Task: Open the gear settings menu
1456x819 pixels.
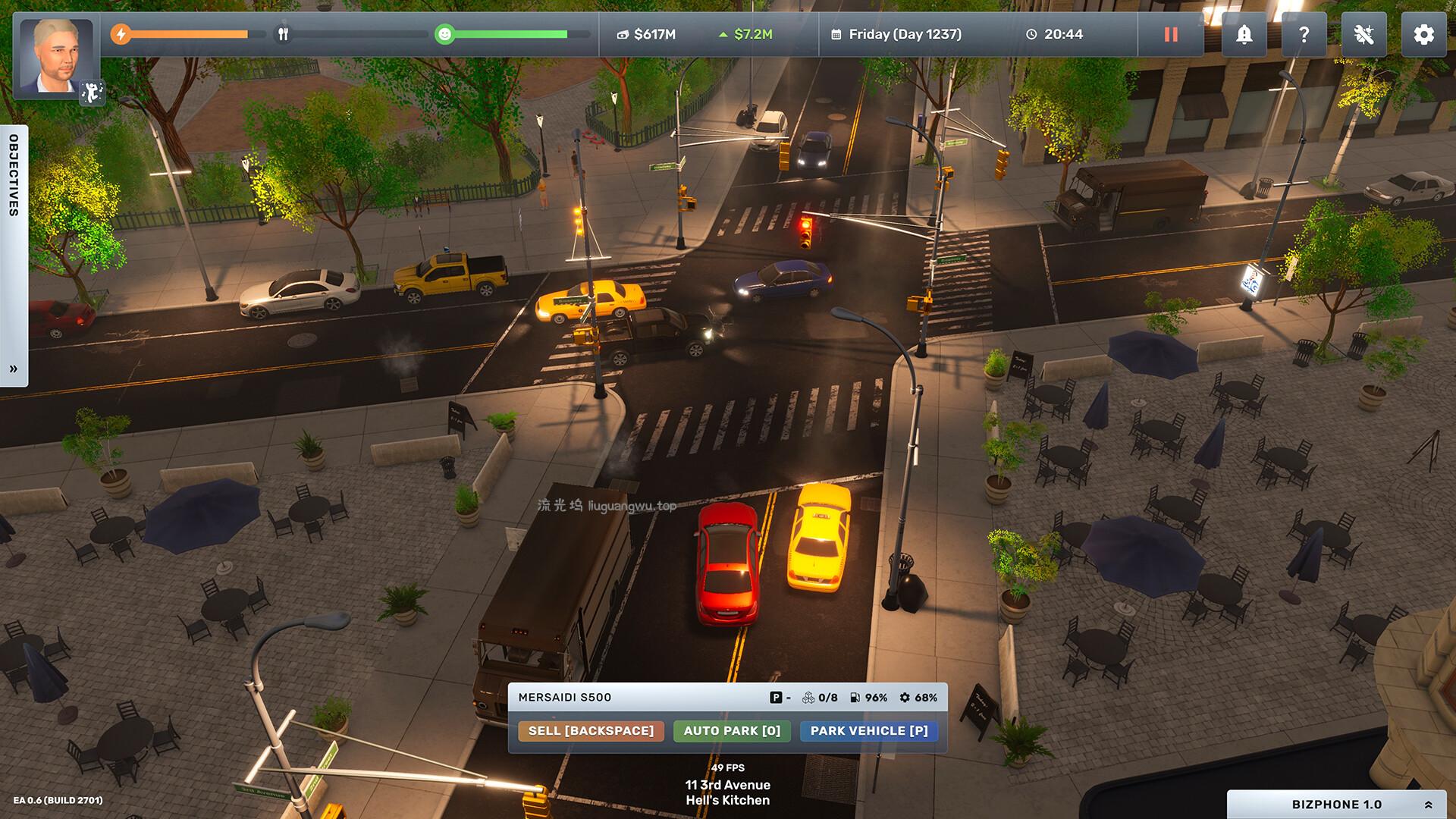Action: [x=1423, y=35]
